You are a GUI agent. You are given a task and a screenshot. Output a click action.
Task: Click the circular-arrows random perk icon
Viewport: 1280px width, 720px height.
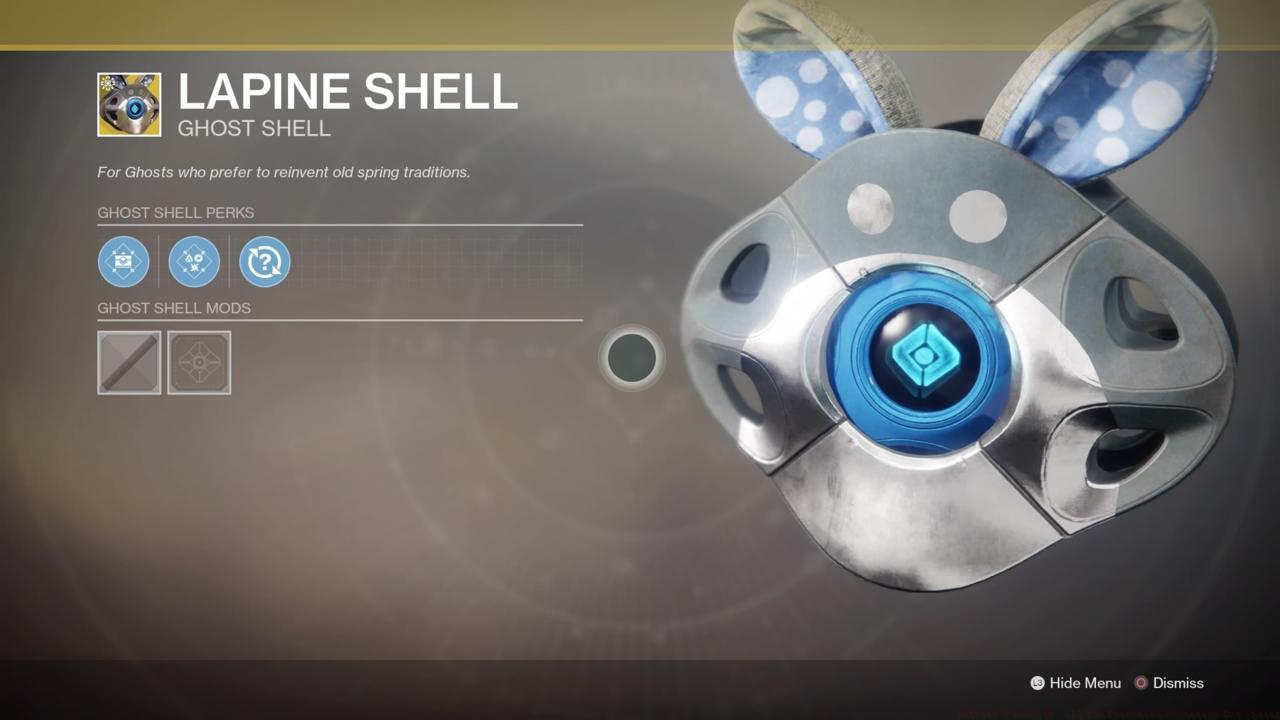pyautogui.click(x=264, y=261)
